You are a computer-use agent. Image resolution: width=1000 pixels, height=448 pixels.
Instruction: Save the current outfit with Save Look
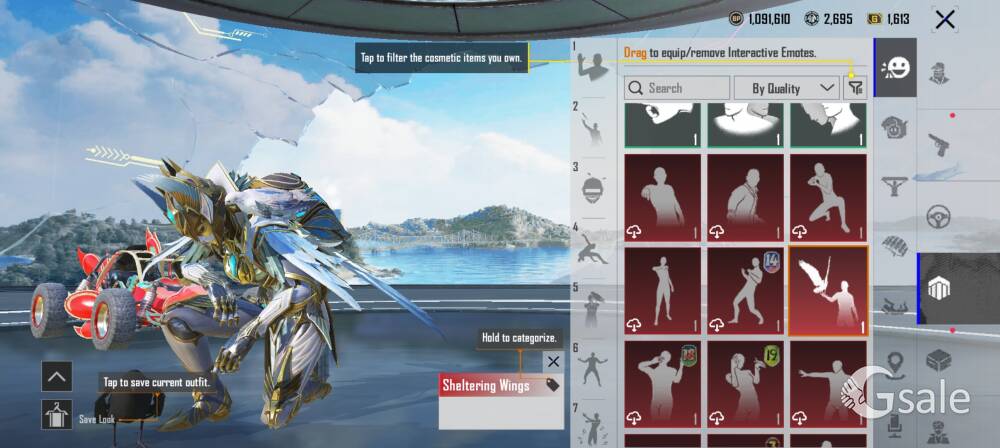click(x=56, y=414)
